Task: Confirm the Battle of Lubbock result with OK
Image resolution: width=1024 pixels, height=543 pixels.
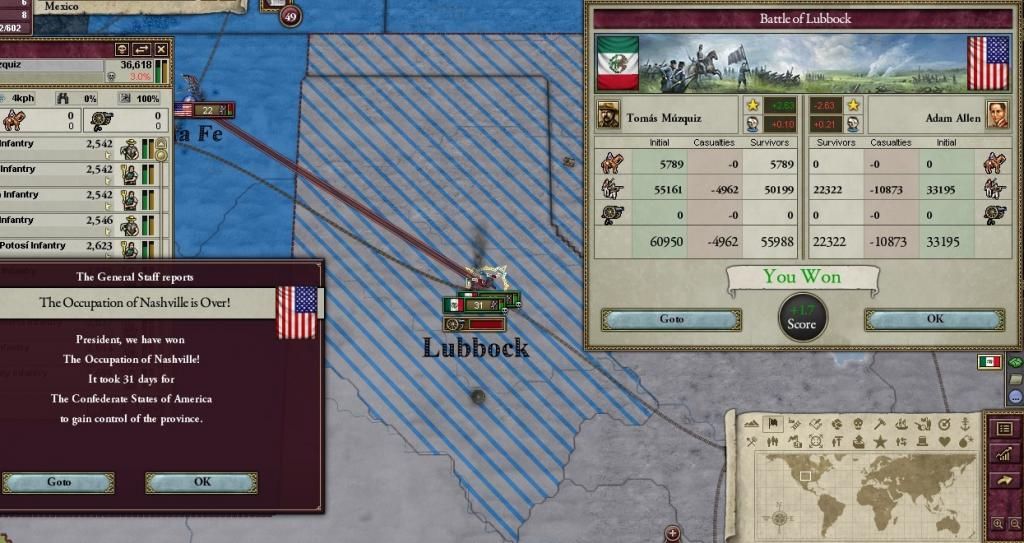Action: (934, 320)
